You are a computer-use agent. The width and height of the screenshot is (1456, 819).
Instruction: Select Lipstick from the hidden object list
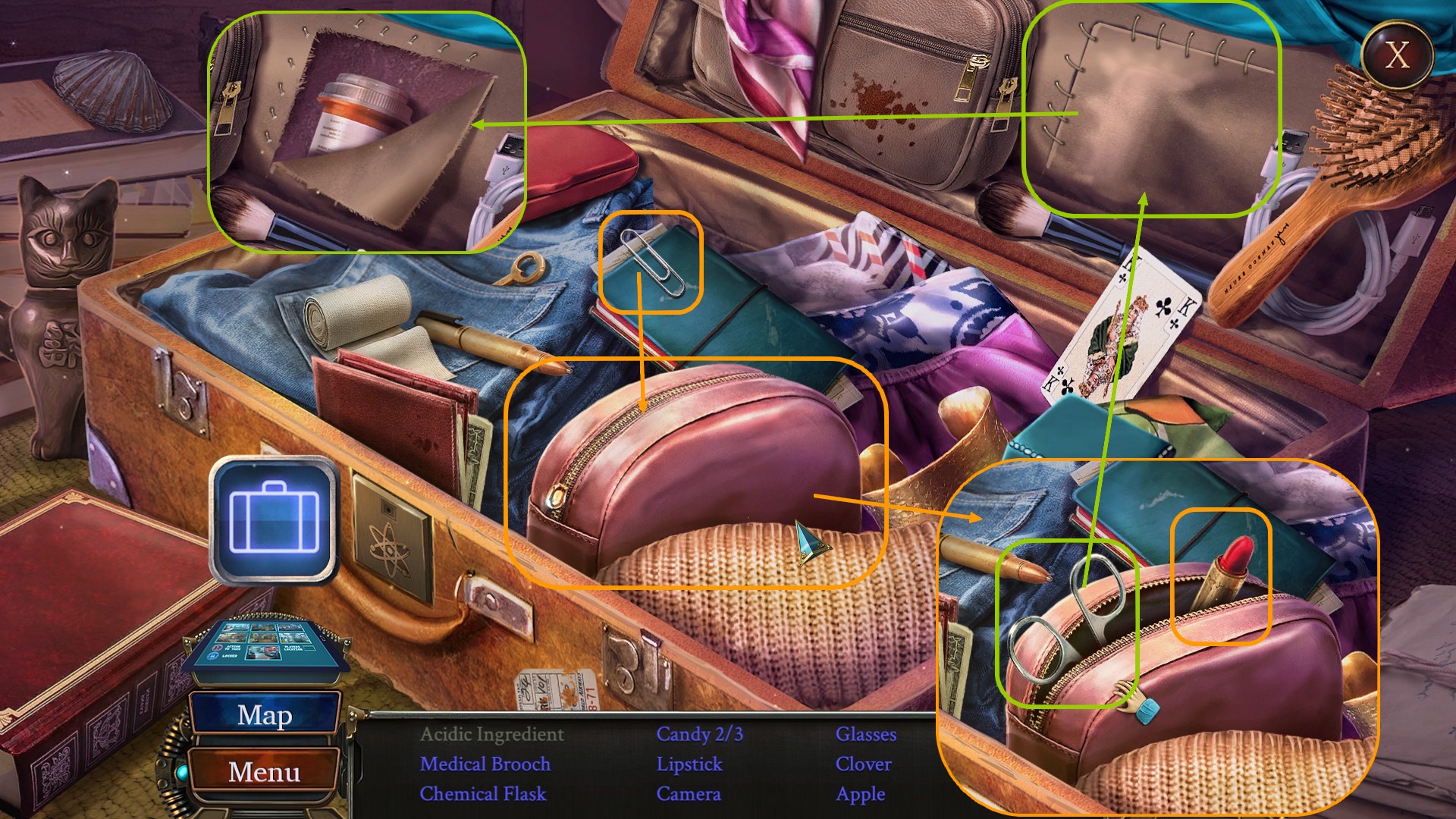(689, 764)
